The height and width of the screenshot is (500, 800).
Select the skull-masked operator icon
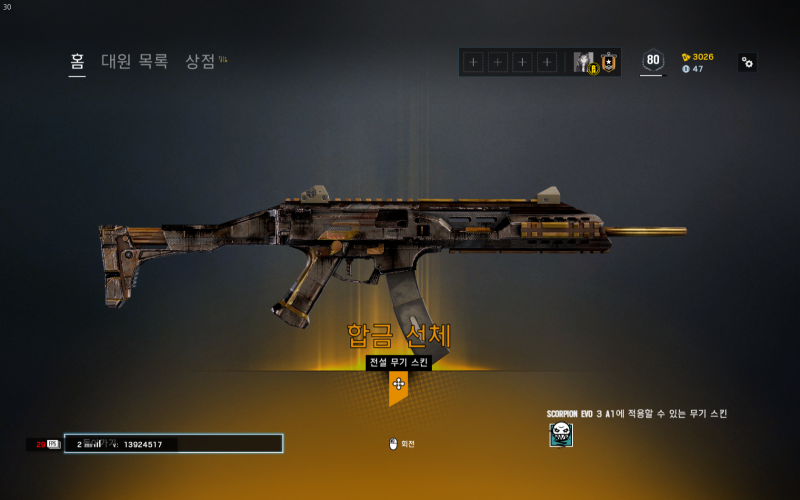click(561, 434)
